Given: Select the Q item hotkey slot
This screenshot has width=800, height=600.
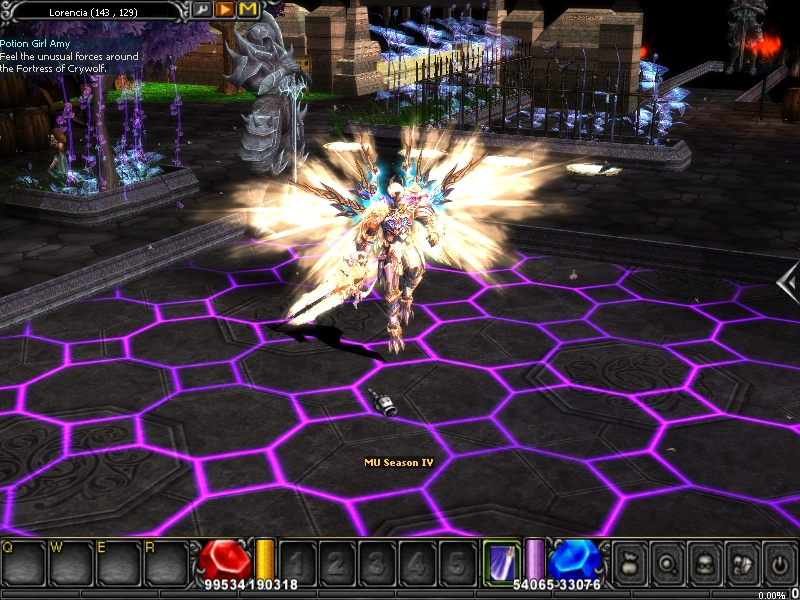Looking at the screenshot, I should click(x=23, y=564).
